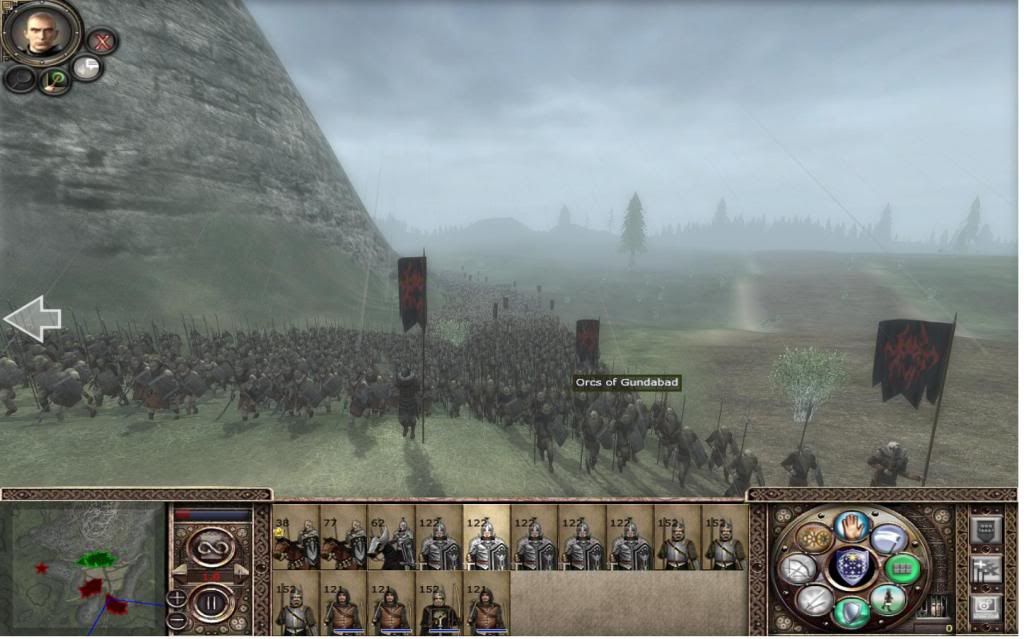Viewport: 1024px width, 639px height.
Task: Select the unit card with 62 men
Action: pyautogui.click(x=391, y=537)
